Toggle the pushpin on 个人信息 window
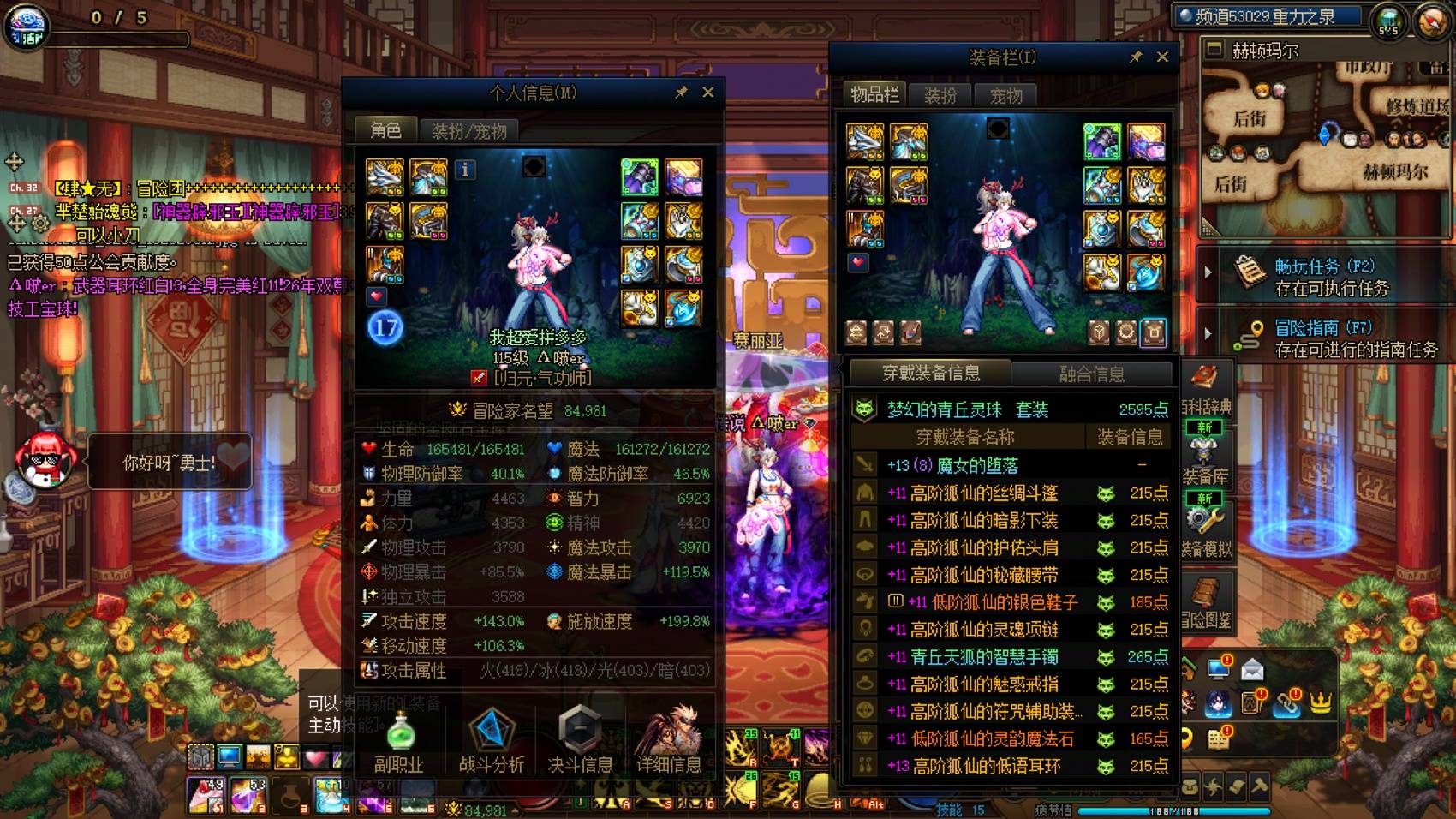The image size is (1456, 819). 683,93
